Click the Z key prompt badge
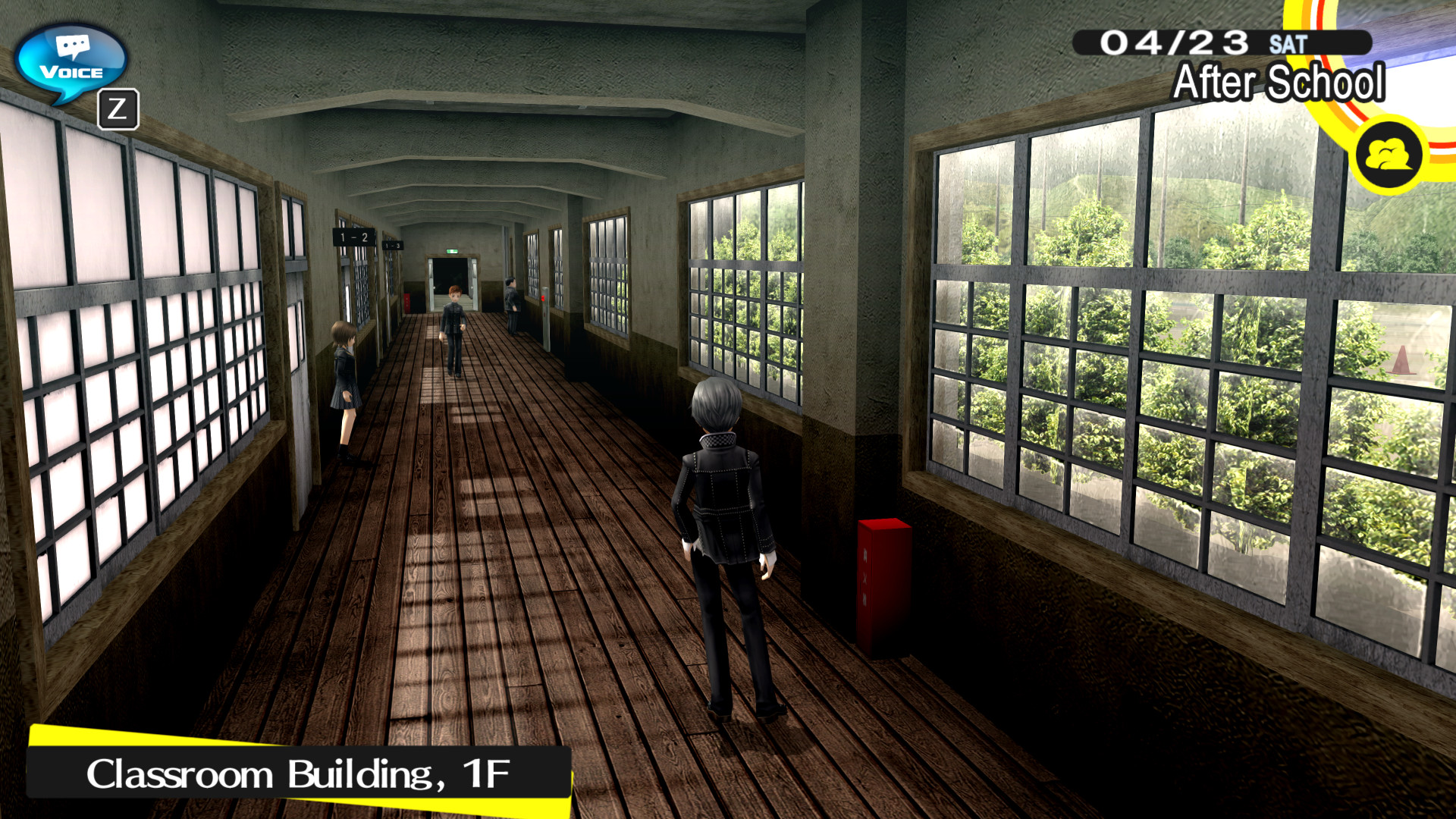The image size is (1456, 819). (x=120, y=108)
